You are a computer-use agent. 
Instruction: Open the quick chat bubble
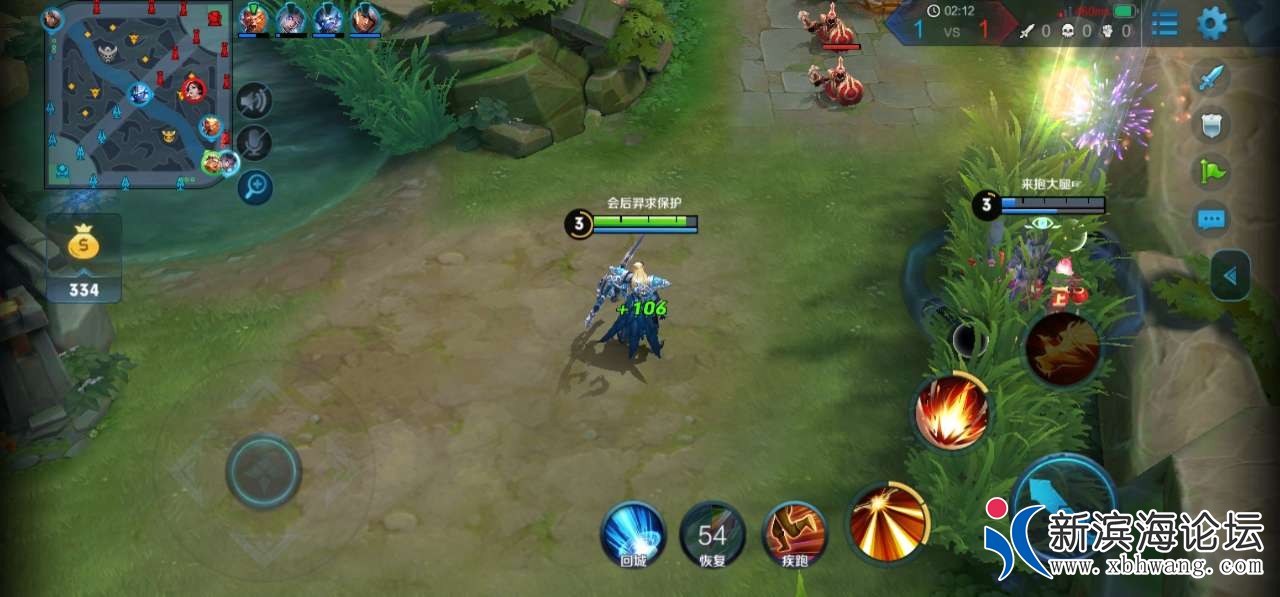(x=1212, y=219)
